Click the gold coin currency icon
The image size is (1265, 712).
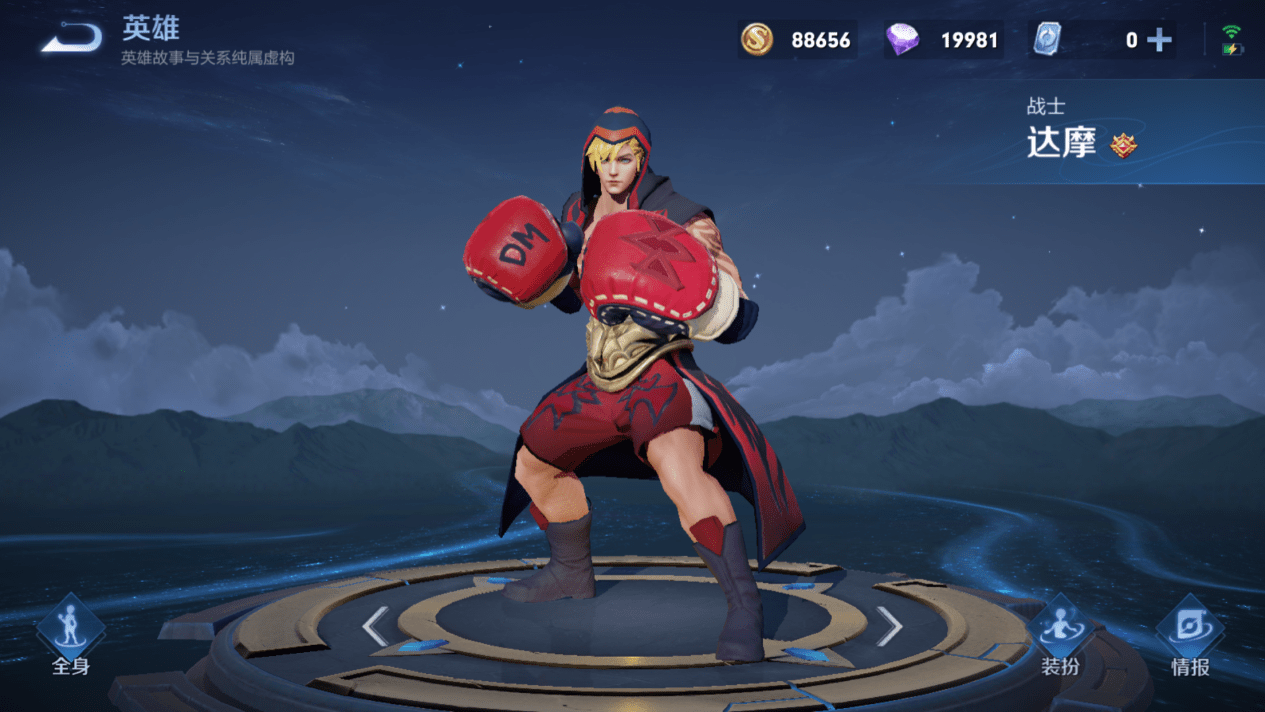(x=757, y=40)
